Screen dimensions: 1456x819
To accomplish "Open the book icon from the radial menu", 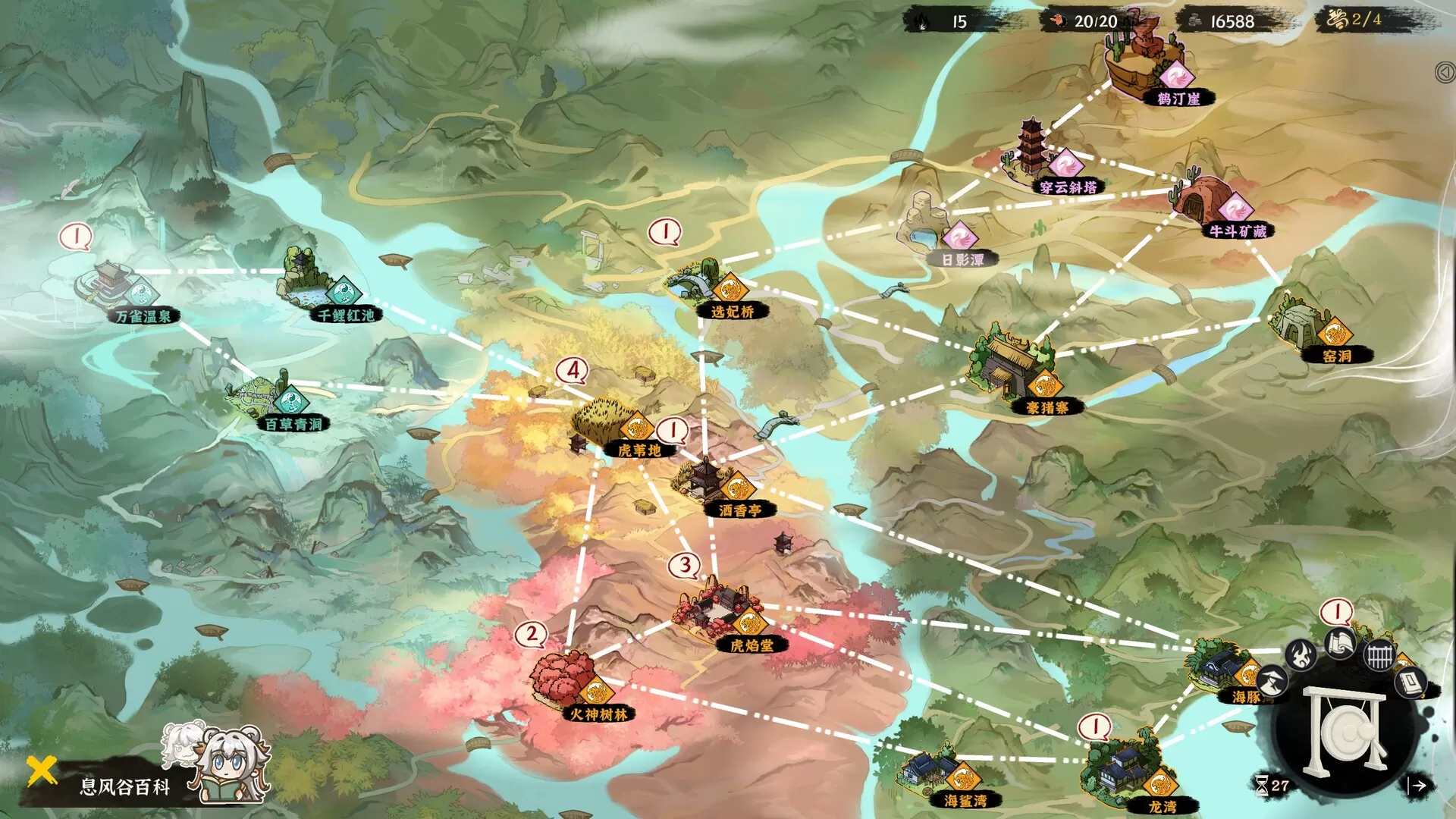I will click(1412, 682).
